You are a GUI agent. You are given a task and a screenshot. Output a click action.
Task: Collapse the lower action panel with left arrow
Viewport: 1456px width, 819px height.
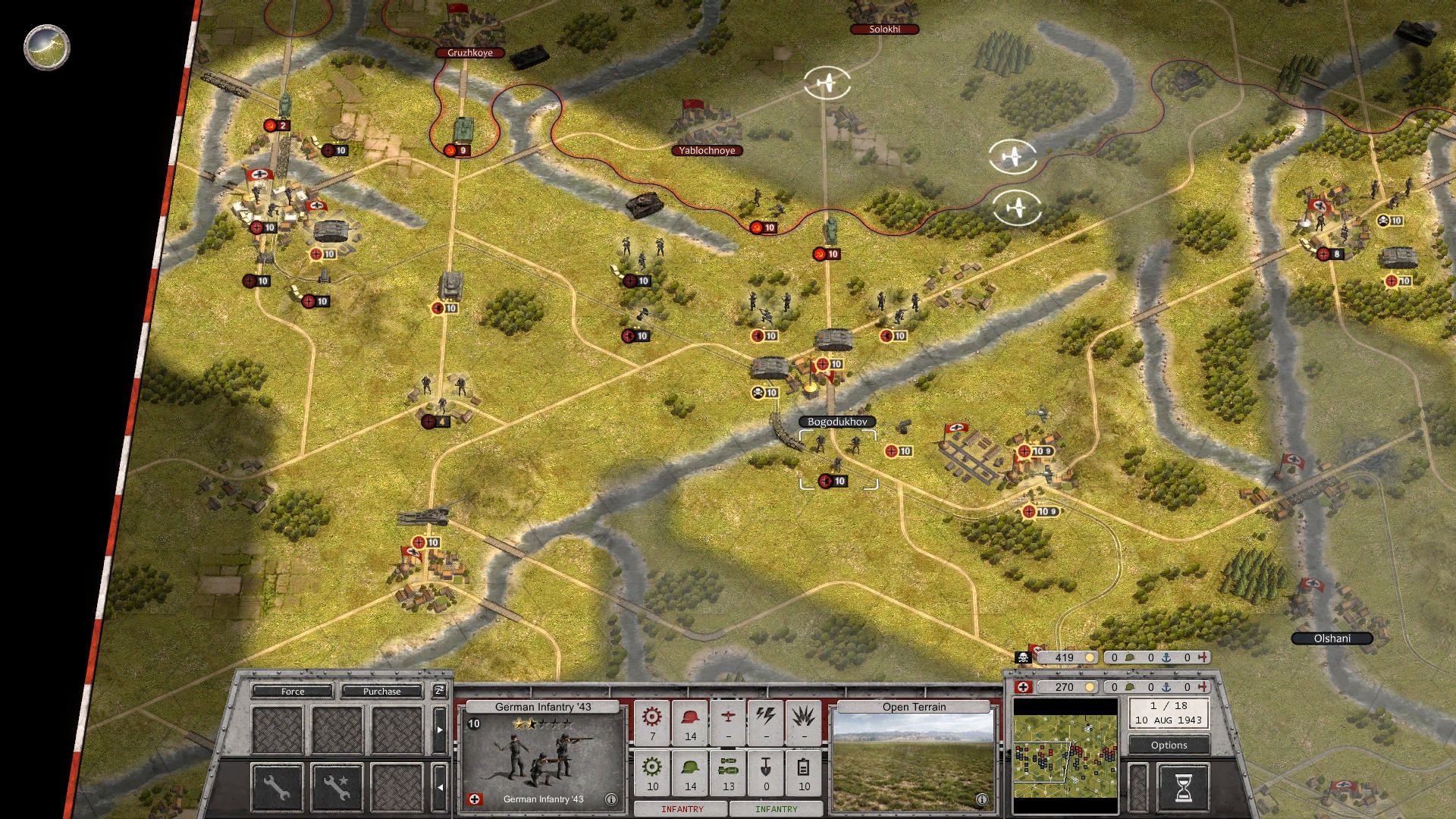441,787
